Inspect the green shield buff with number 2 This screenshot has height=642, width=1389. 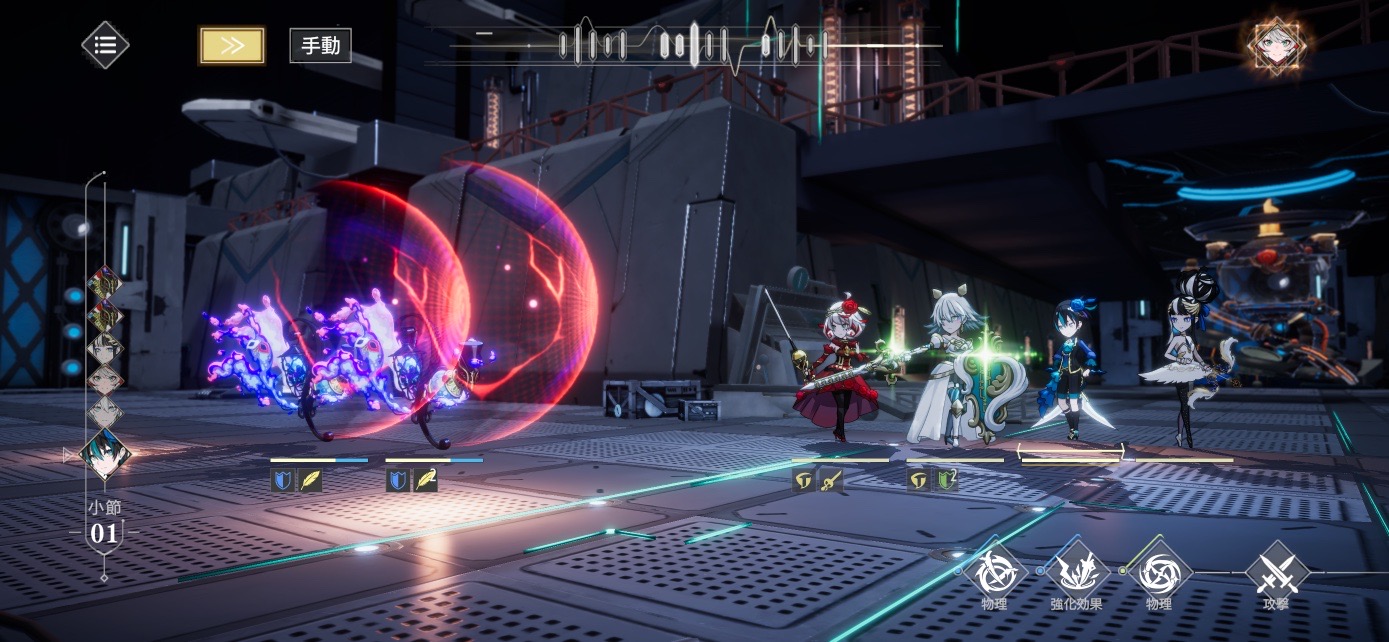[x=946, y=480]
